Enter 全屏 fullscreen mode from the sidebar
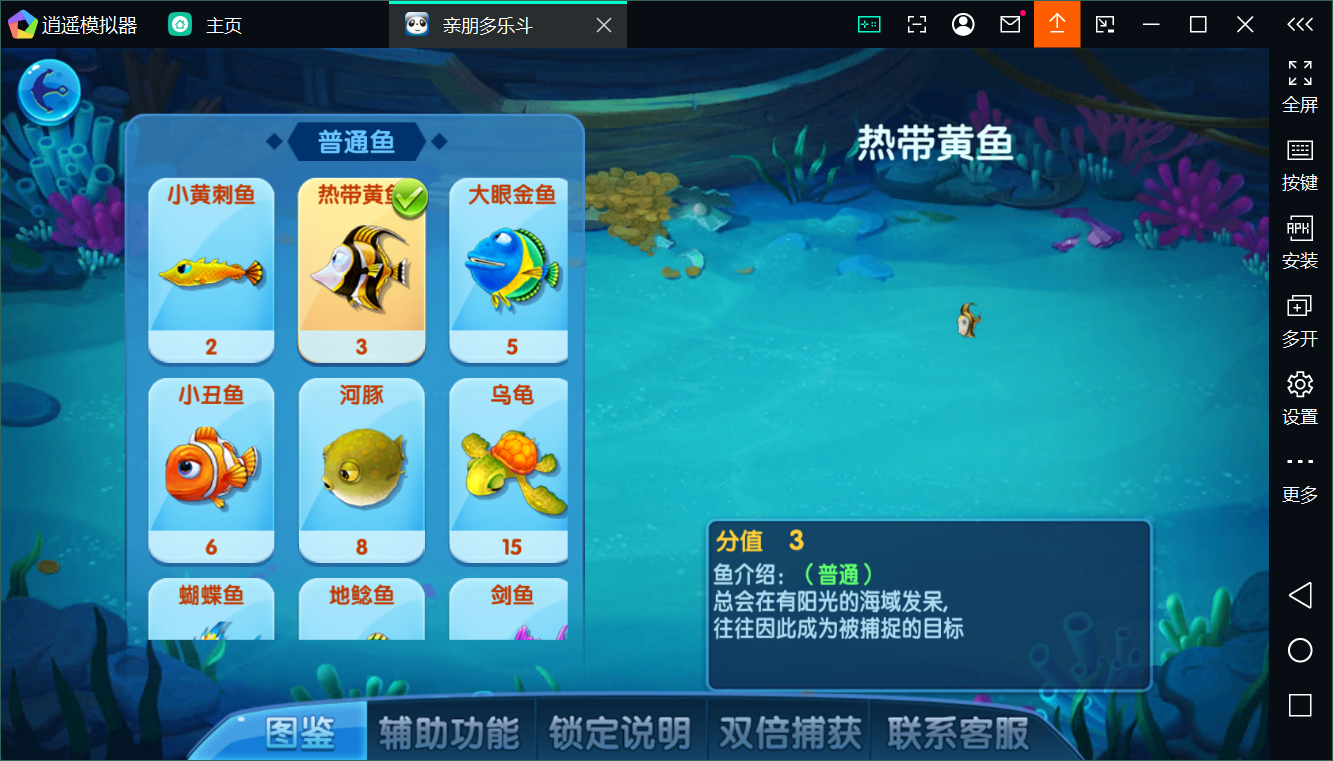Screen dimensions: 1333x761 click(x=1300, y=85)
